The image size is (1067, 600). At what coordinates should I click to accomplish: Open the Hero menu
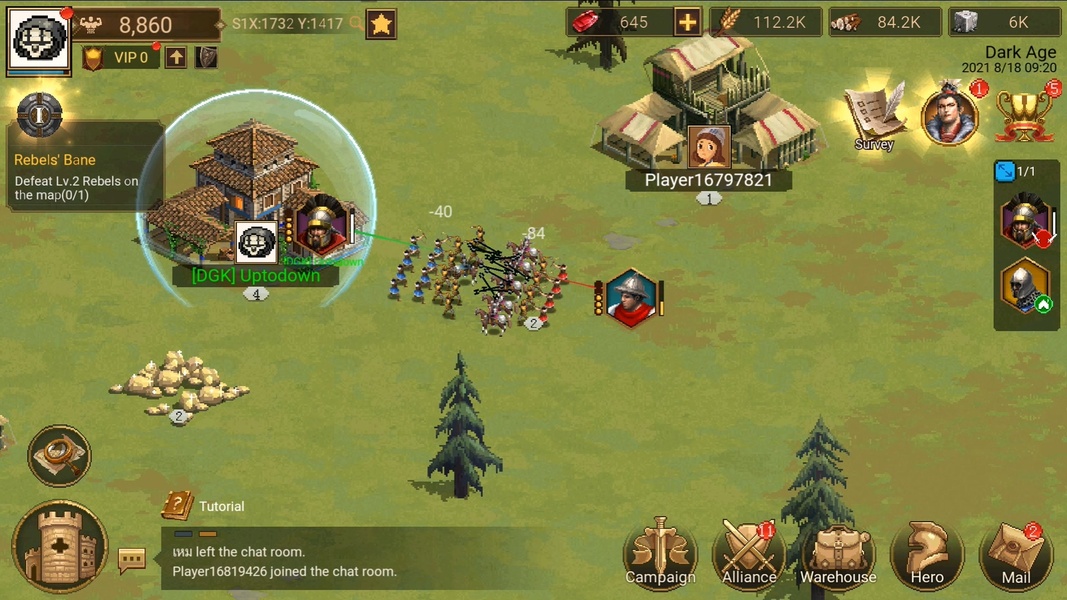[927, 553]
